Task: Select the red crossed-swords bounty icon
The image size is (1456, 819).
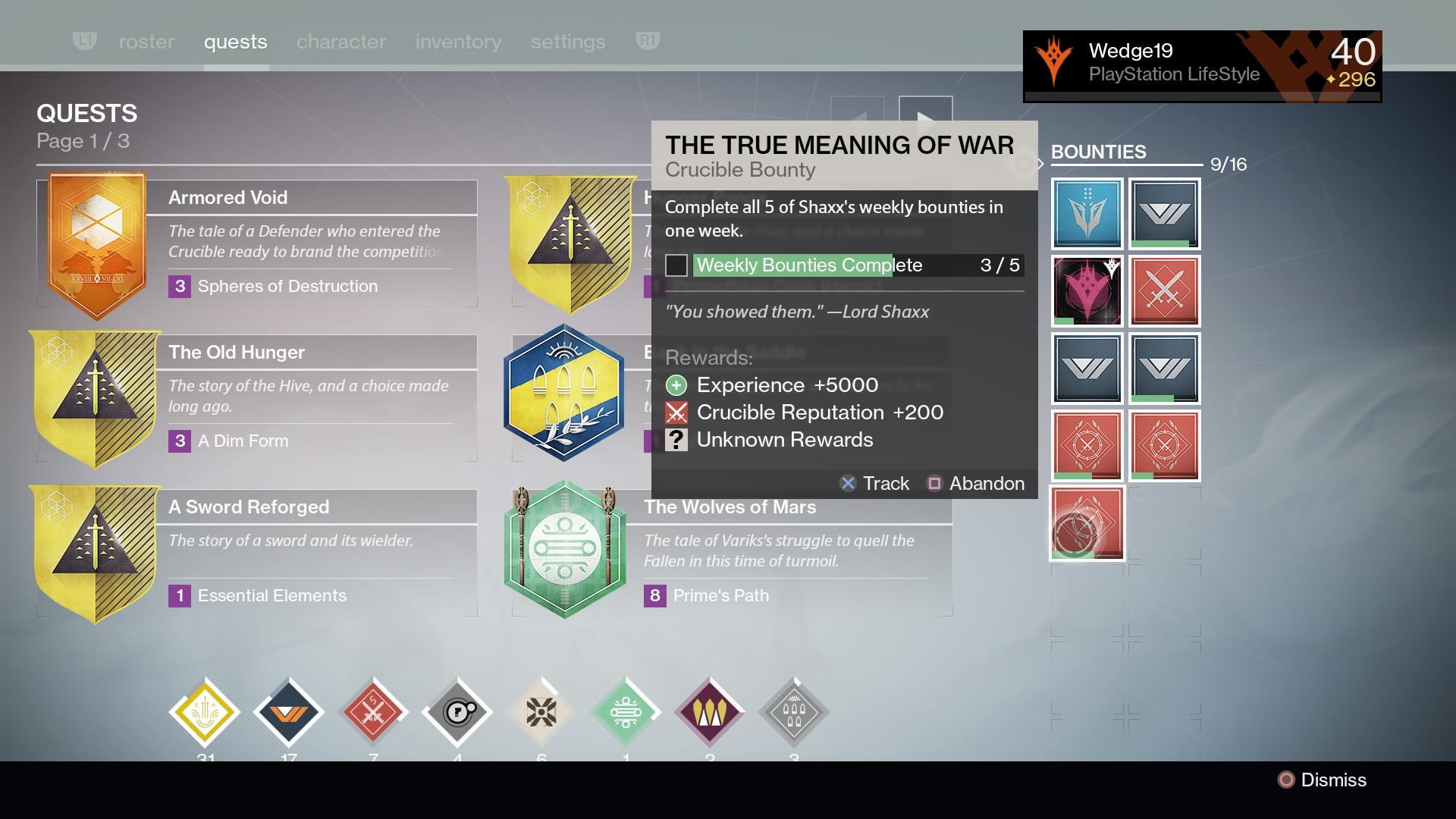Action: pyautogui.click(x=1166, y=291)
